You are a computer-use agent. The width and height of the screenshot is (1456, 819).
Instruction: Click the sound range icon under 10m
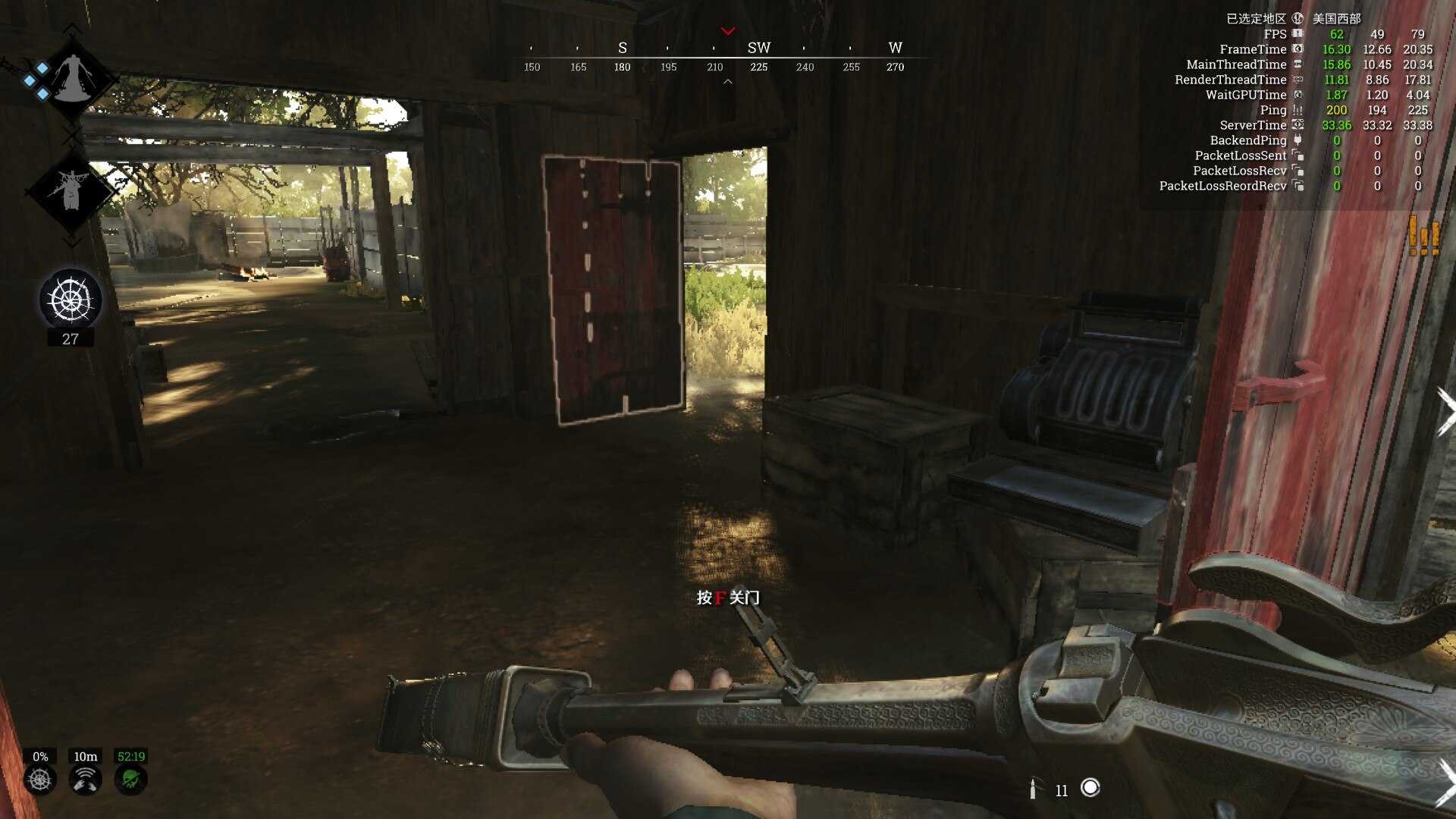tap(86, 780)
